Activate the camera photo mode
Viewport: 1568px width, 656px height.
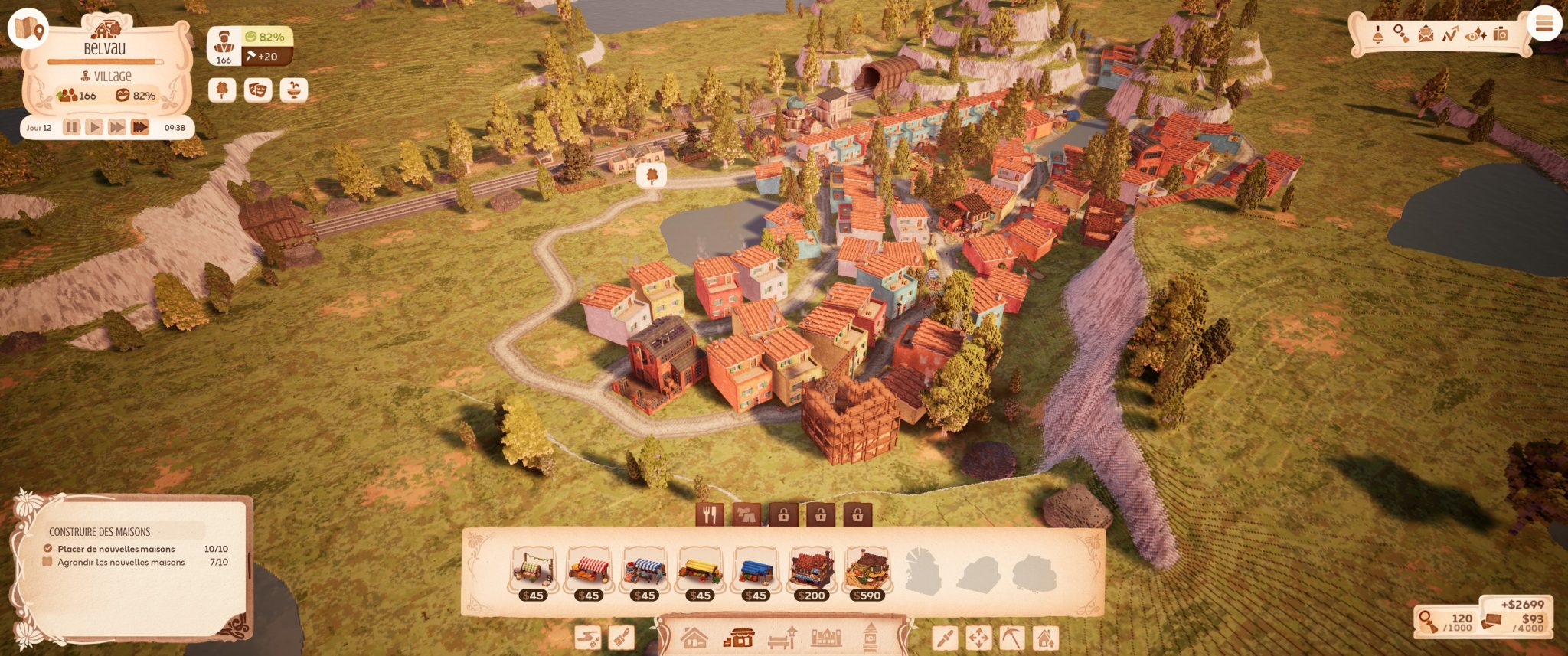(x=1500, y=34)
